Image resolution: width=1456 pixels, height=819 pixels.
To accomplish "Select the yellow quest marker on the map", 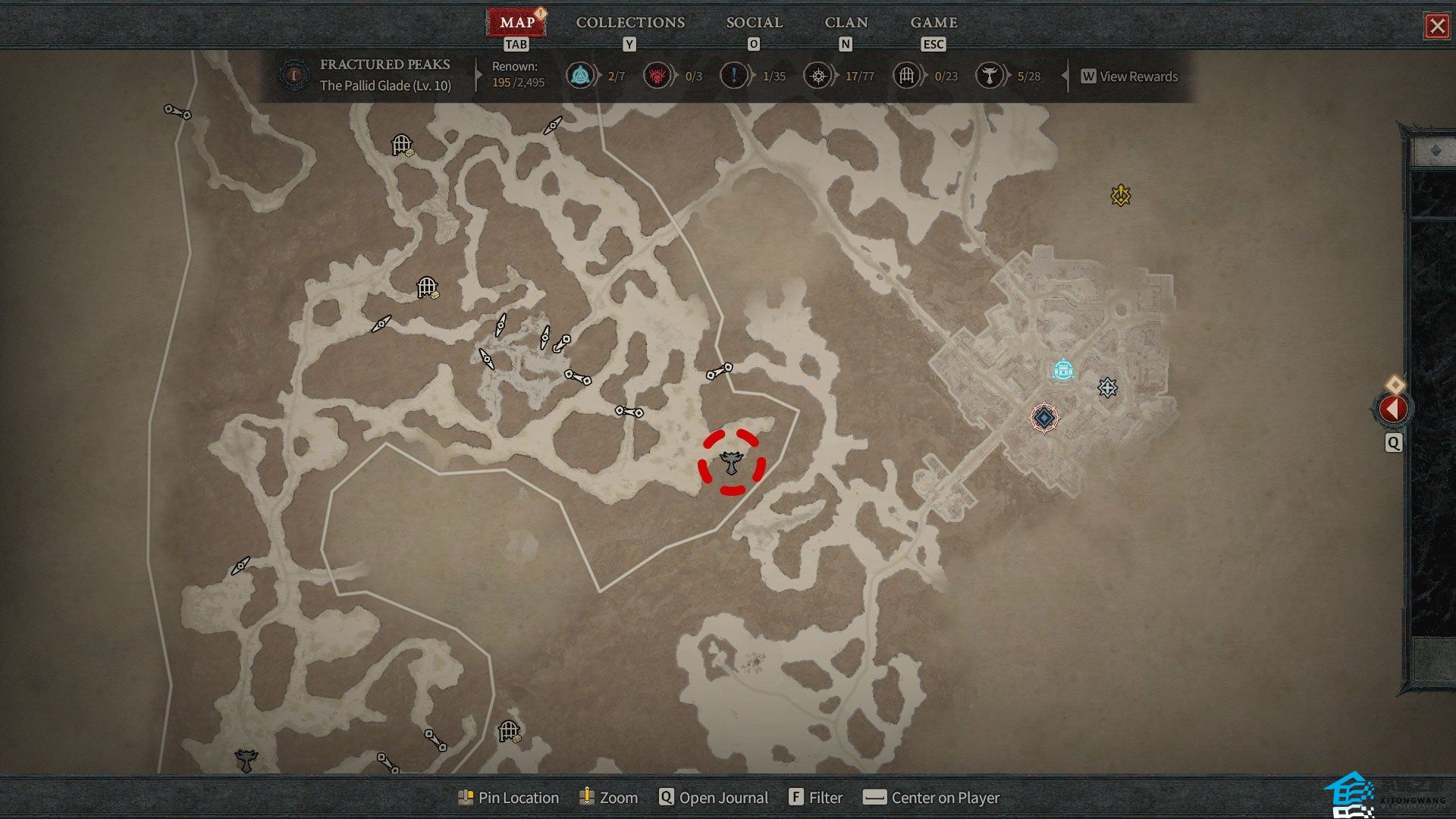I will 1120,196.
